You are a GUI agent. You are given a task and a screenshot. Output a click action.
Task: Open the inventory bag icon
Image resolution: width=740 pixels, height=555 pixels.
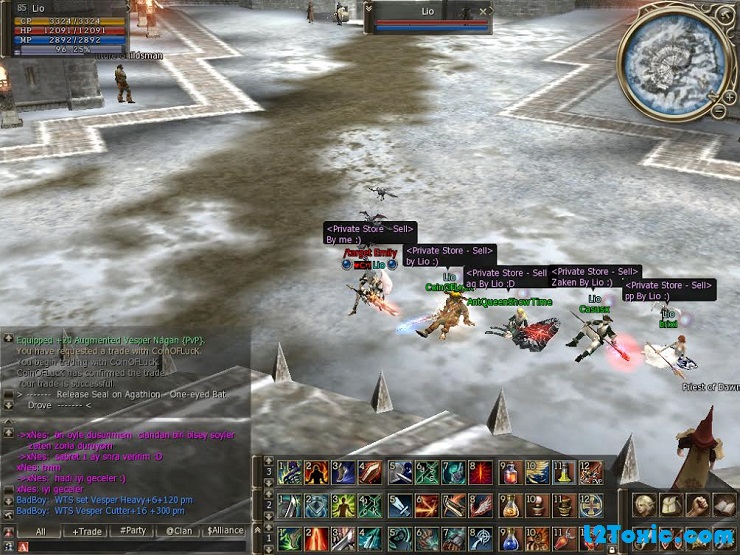pos(670,504)
